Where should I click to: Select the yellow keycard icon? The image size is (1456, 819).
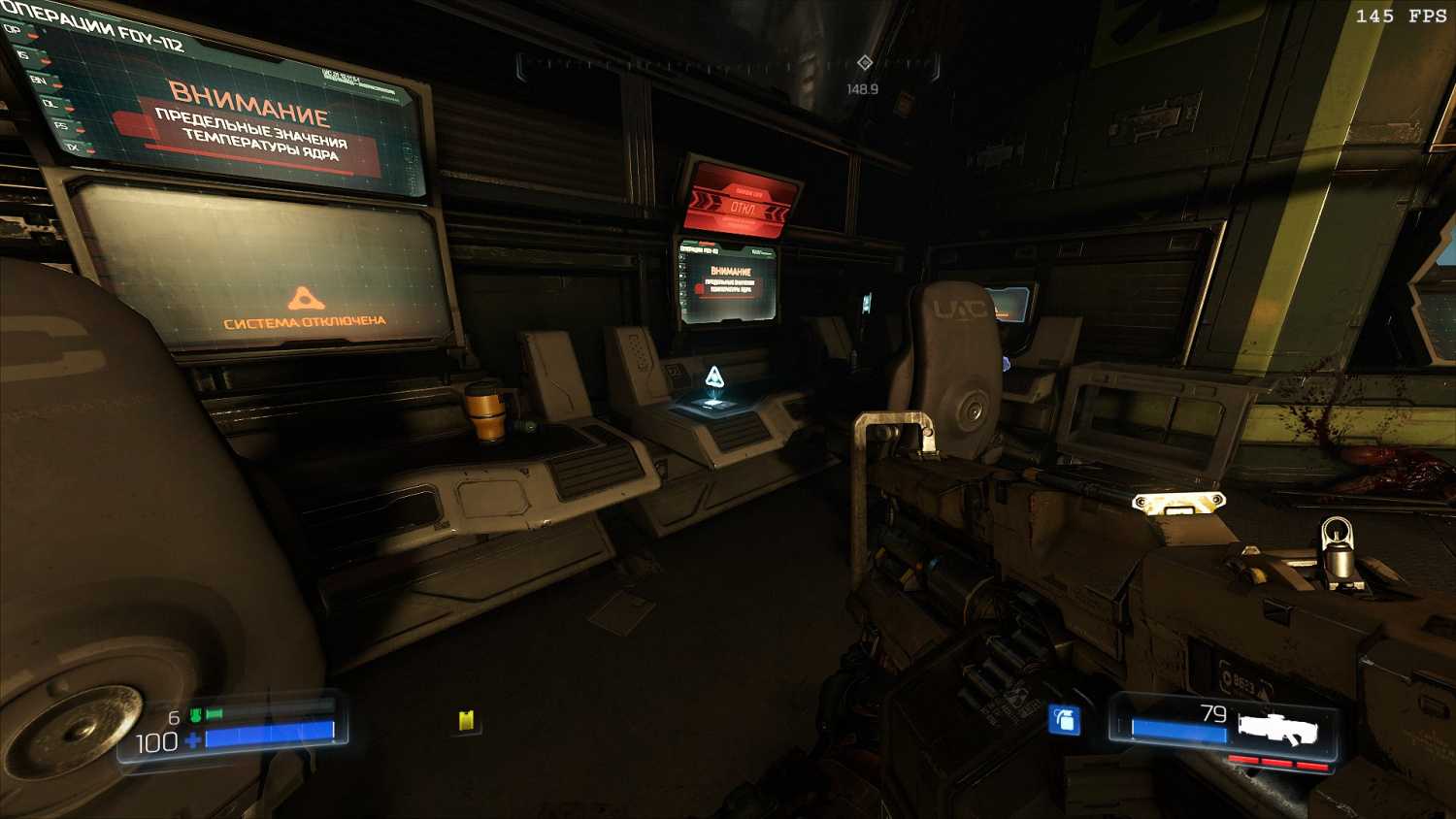coord(466,720)
